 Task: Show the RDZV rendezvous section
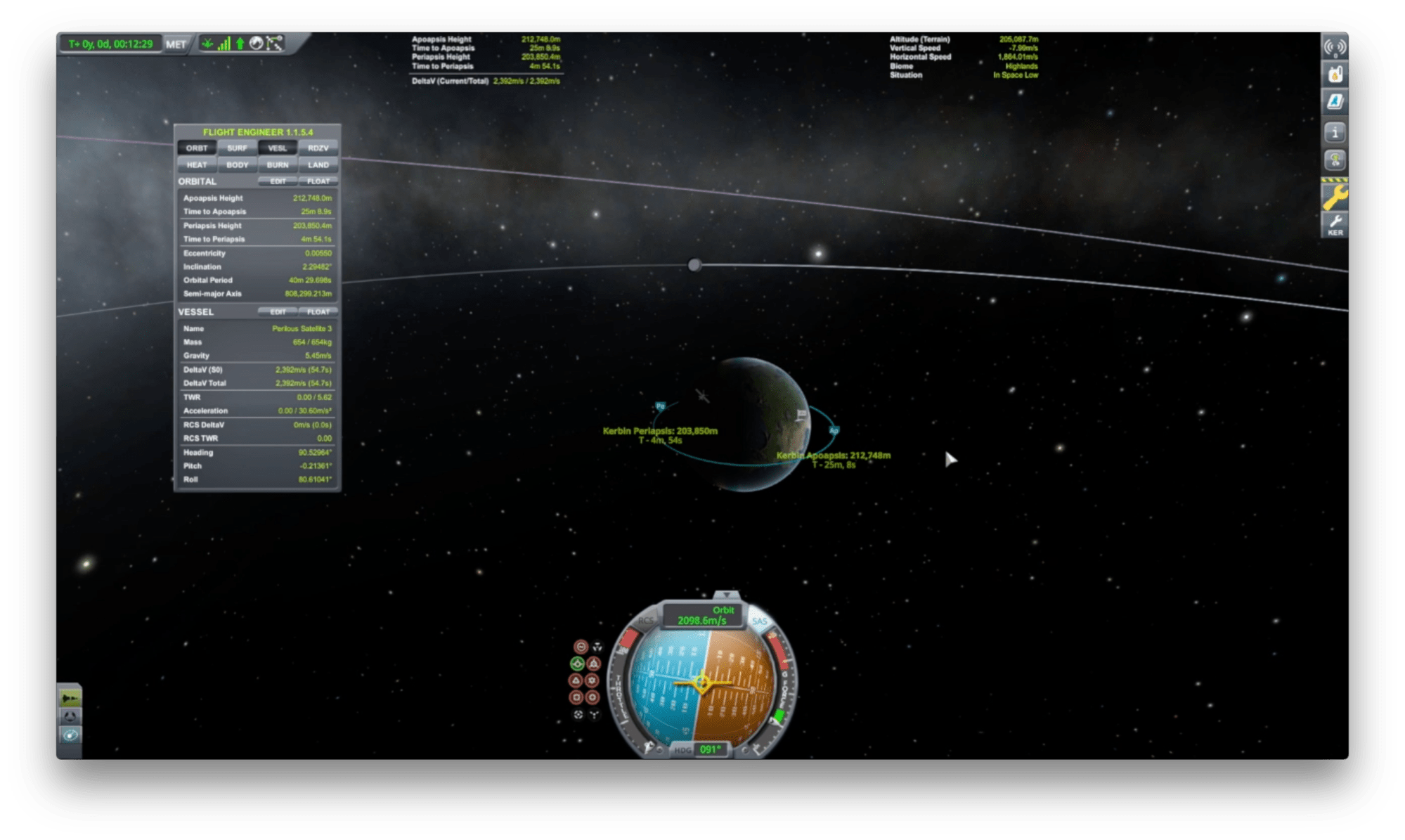[318, 148]
